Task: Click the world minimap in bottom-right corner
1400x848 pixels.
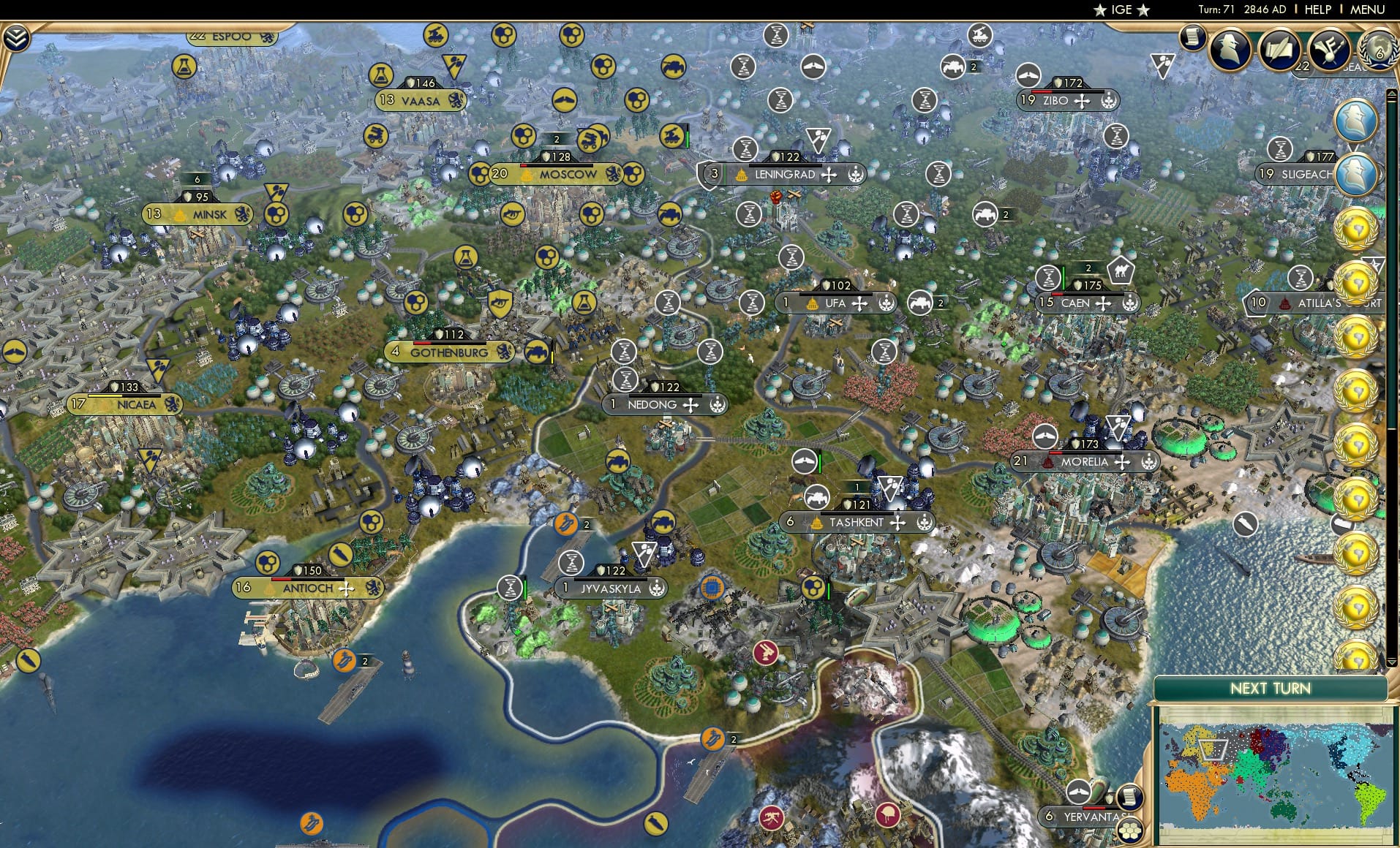Action: (x=1276, y=775)
